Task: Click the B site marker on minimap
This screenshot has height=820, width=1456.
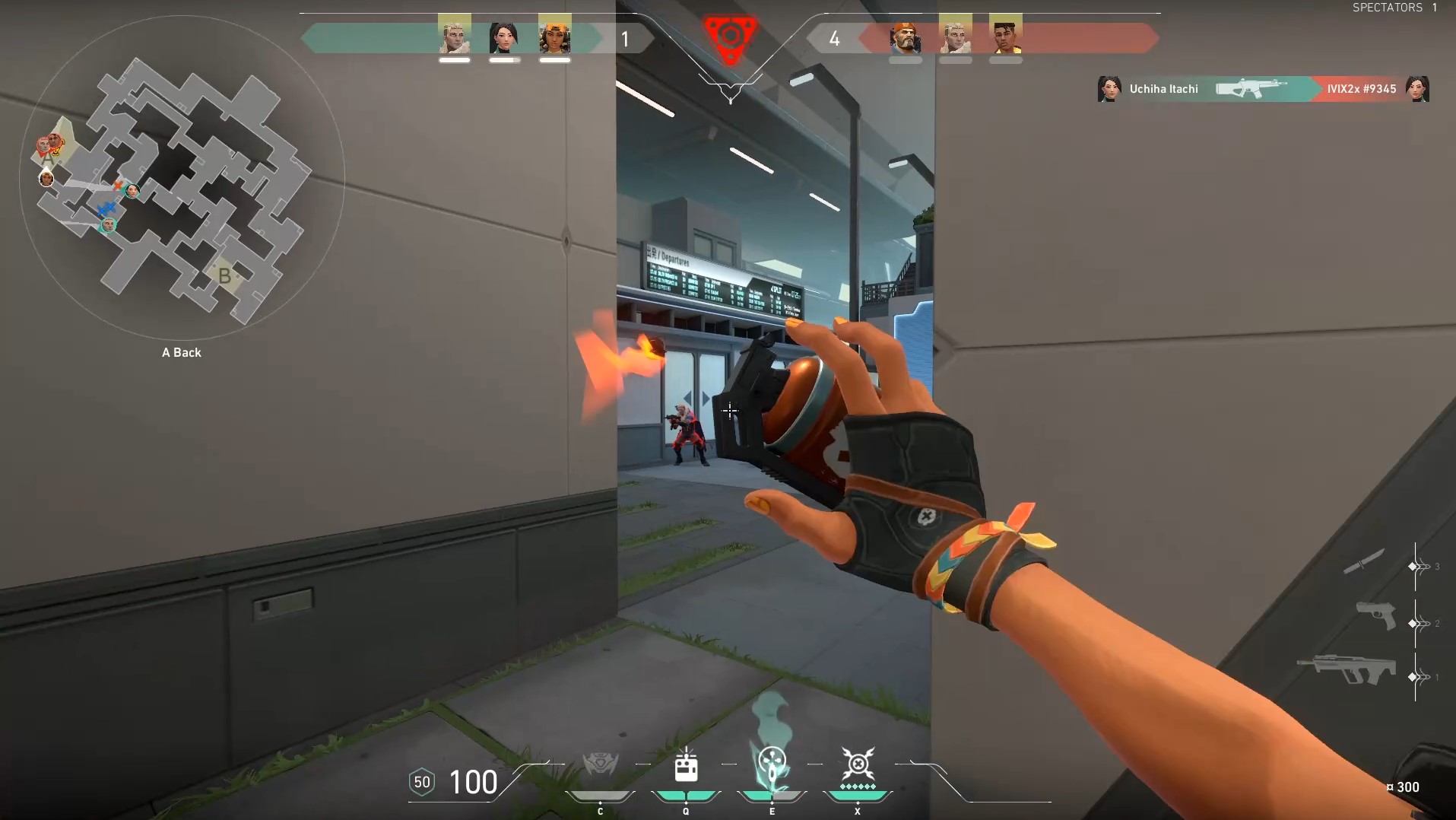Action: [x=224, y=275]
